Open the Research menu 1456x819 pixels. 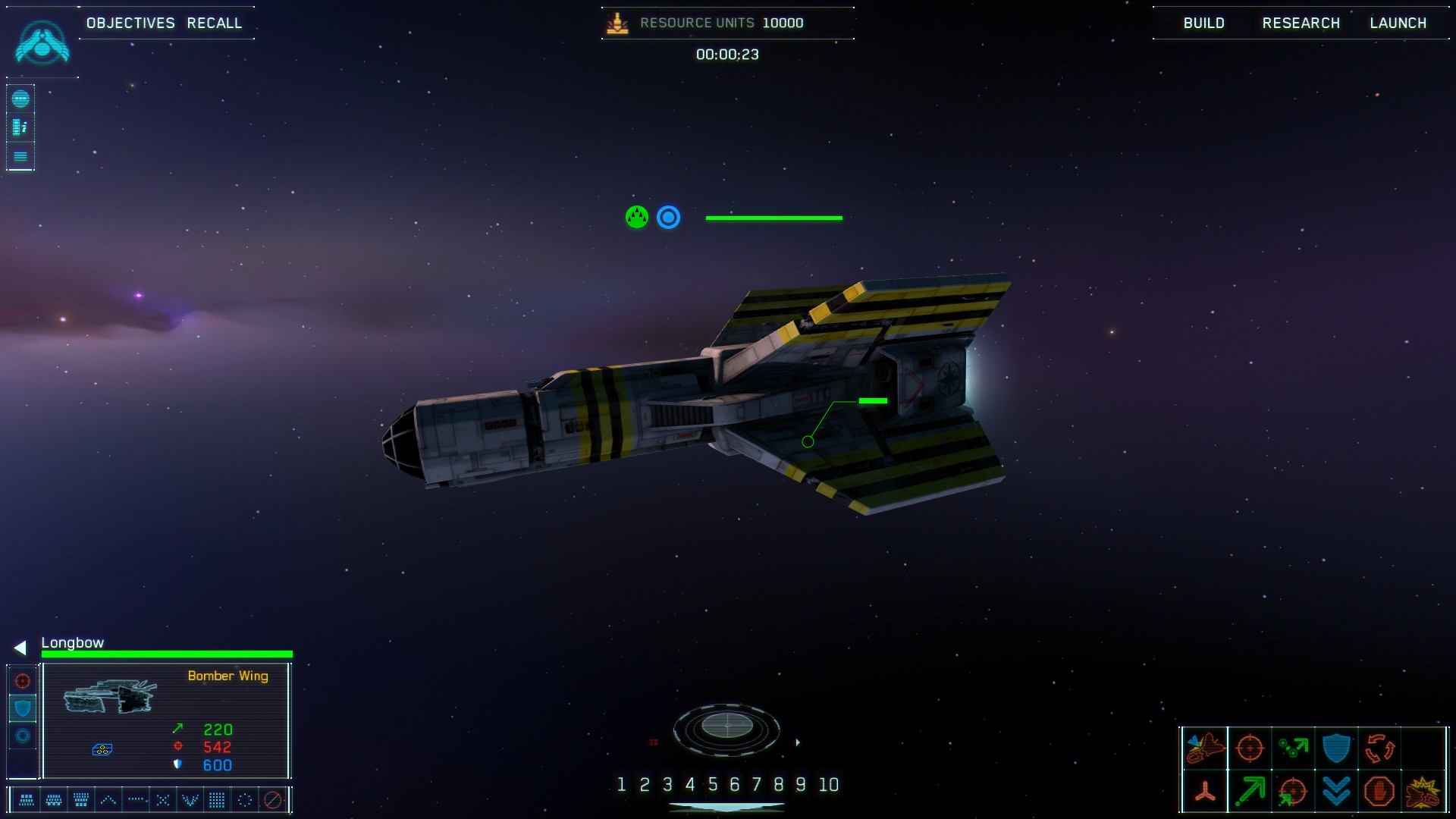(x=1301, y=23)
